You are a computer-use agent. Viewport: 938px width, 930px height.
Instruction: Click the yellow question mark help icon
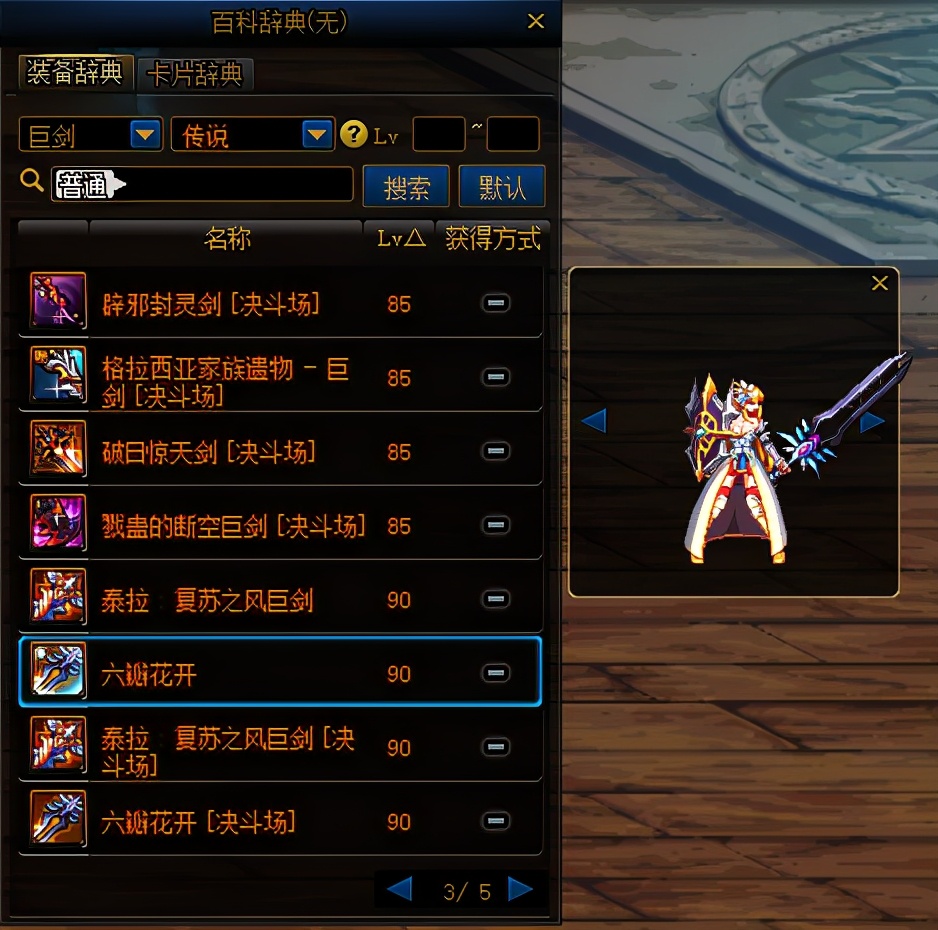(353, 134)
